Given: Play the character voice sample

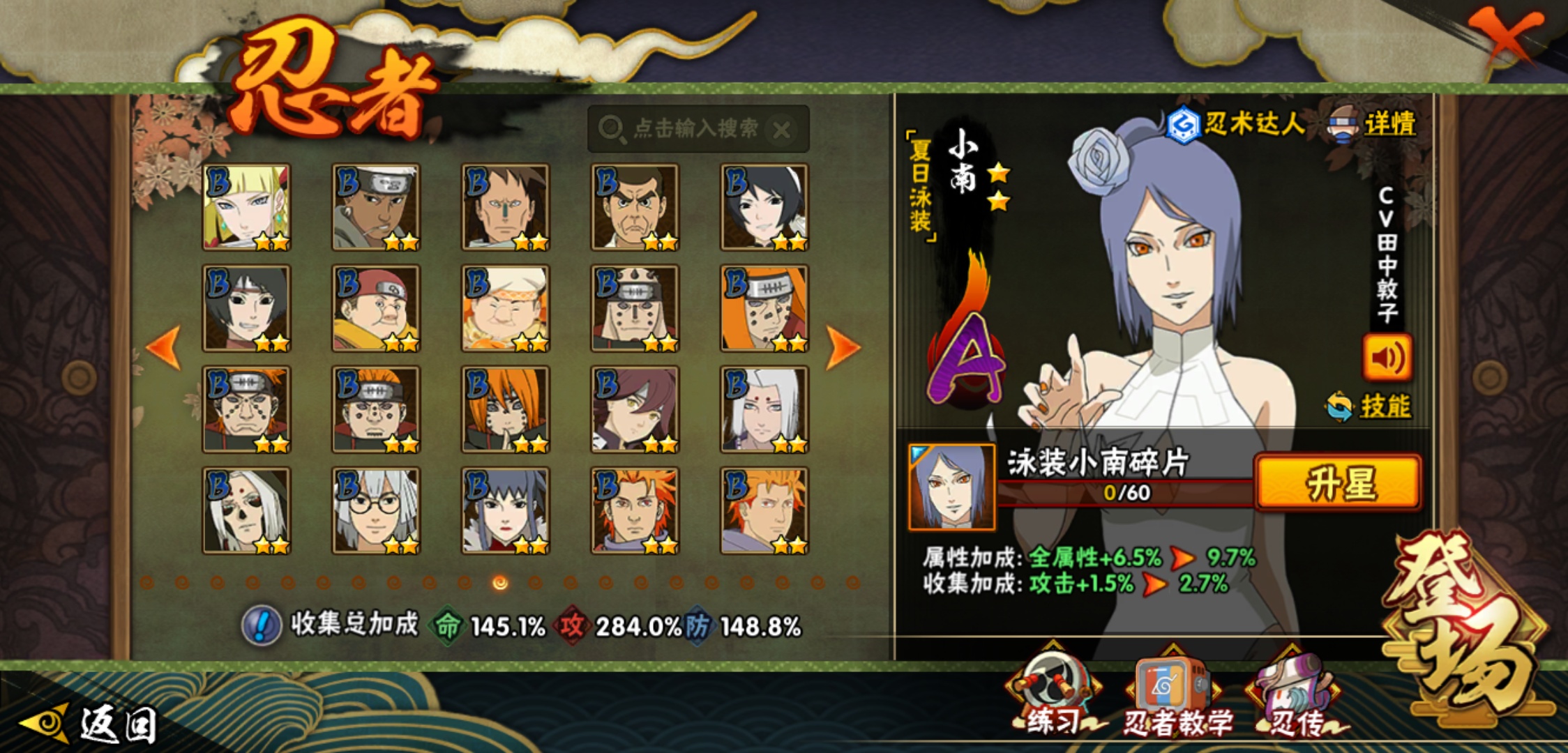Looking at the screenshot, I should (x=1387, y=358).
